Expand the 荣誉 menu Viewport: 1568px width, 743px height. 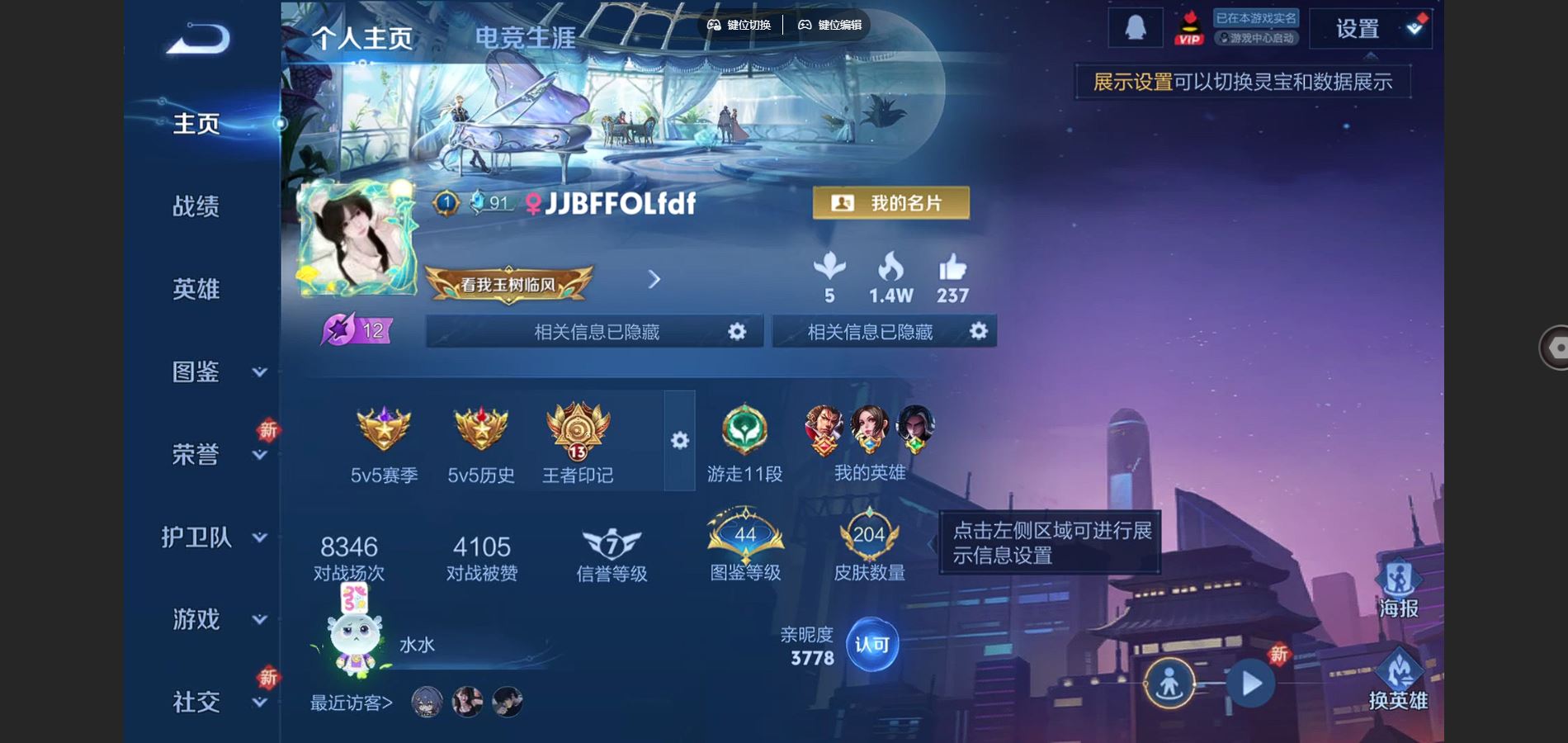pos(213,454)
